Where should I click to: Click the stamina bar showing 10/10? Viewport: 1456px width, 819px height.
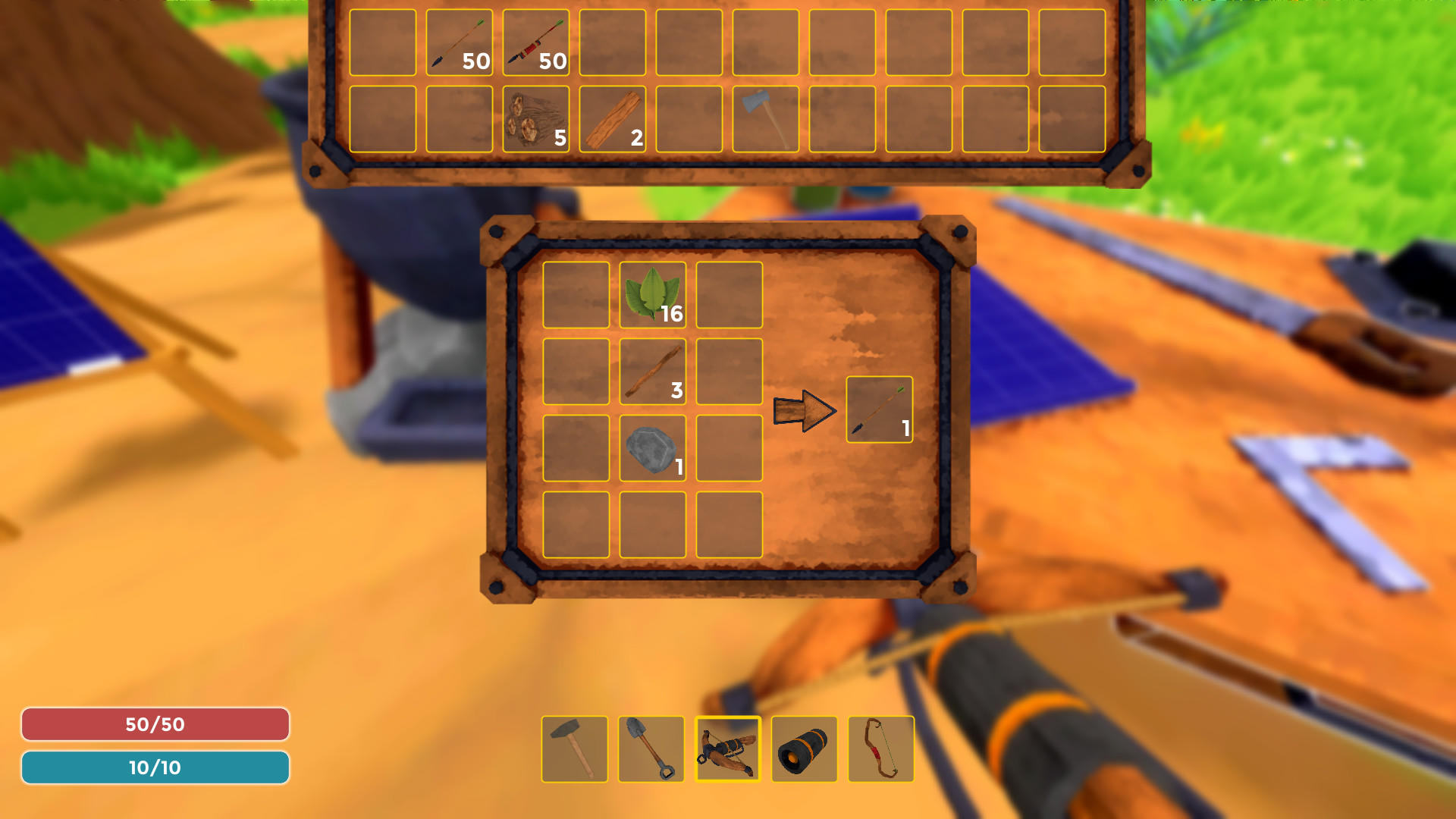(x=155, y=767)
